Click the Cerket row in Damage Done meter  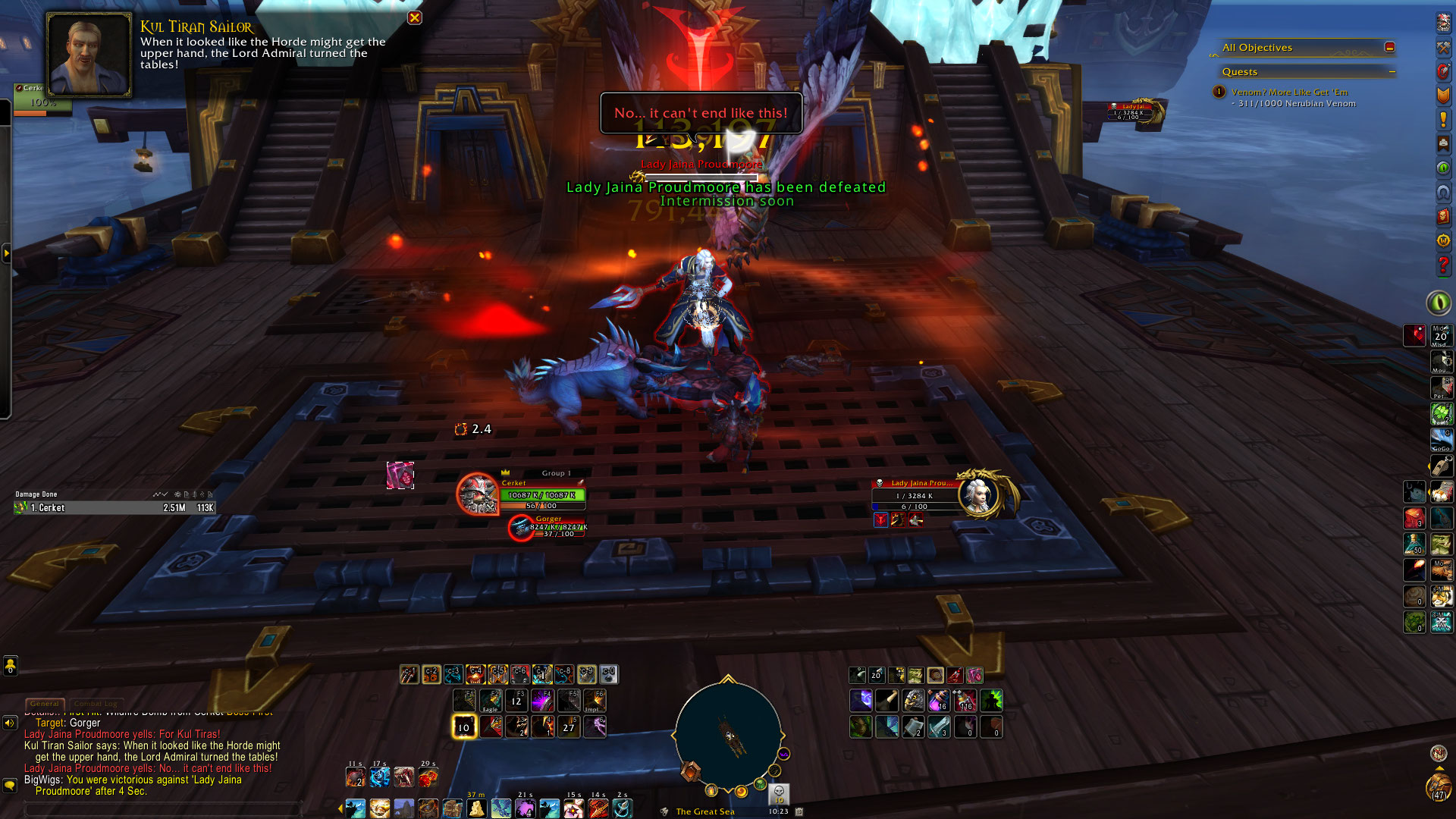tap(114, 508)
